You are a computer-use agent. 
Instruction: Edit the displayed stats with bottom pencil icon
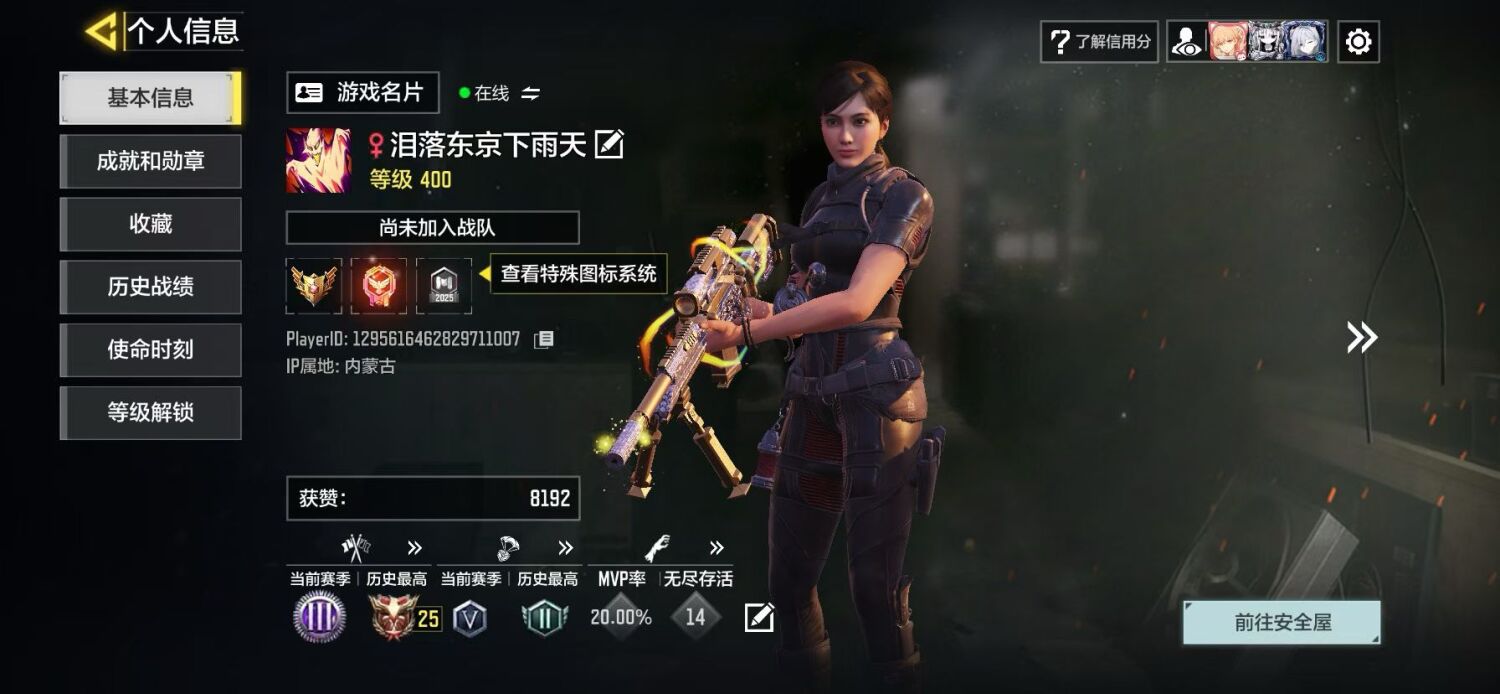pos(759,618)
